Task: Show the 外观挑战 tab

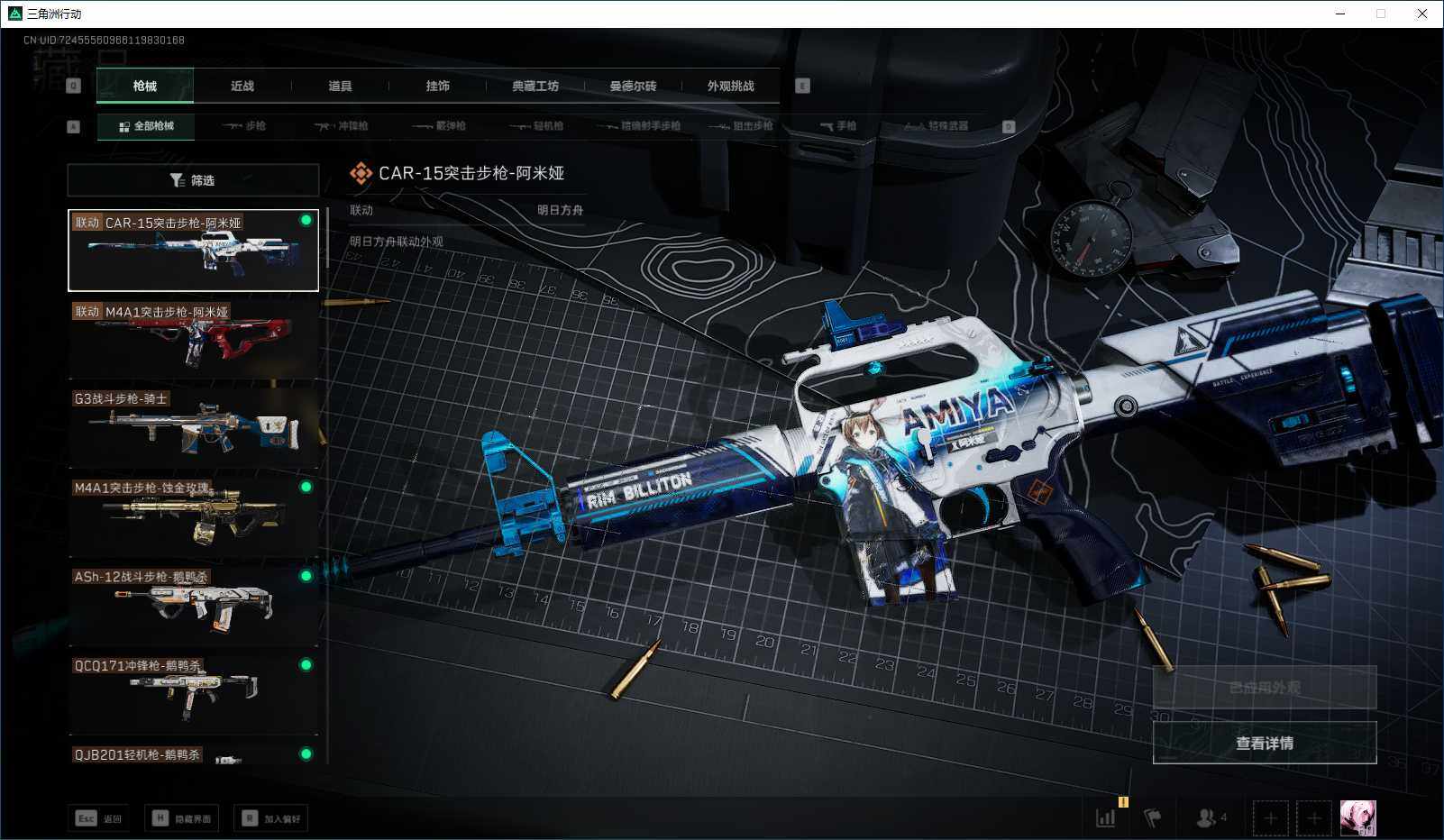Action: tap(730, 86)
